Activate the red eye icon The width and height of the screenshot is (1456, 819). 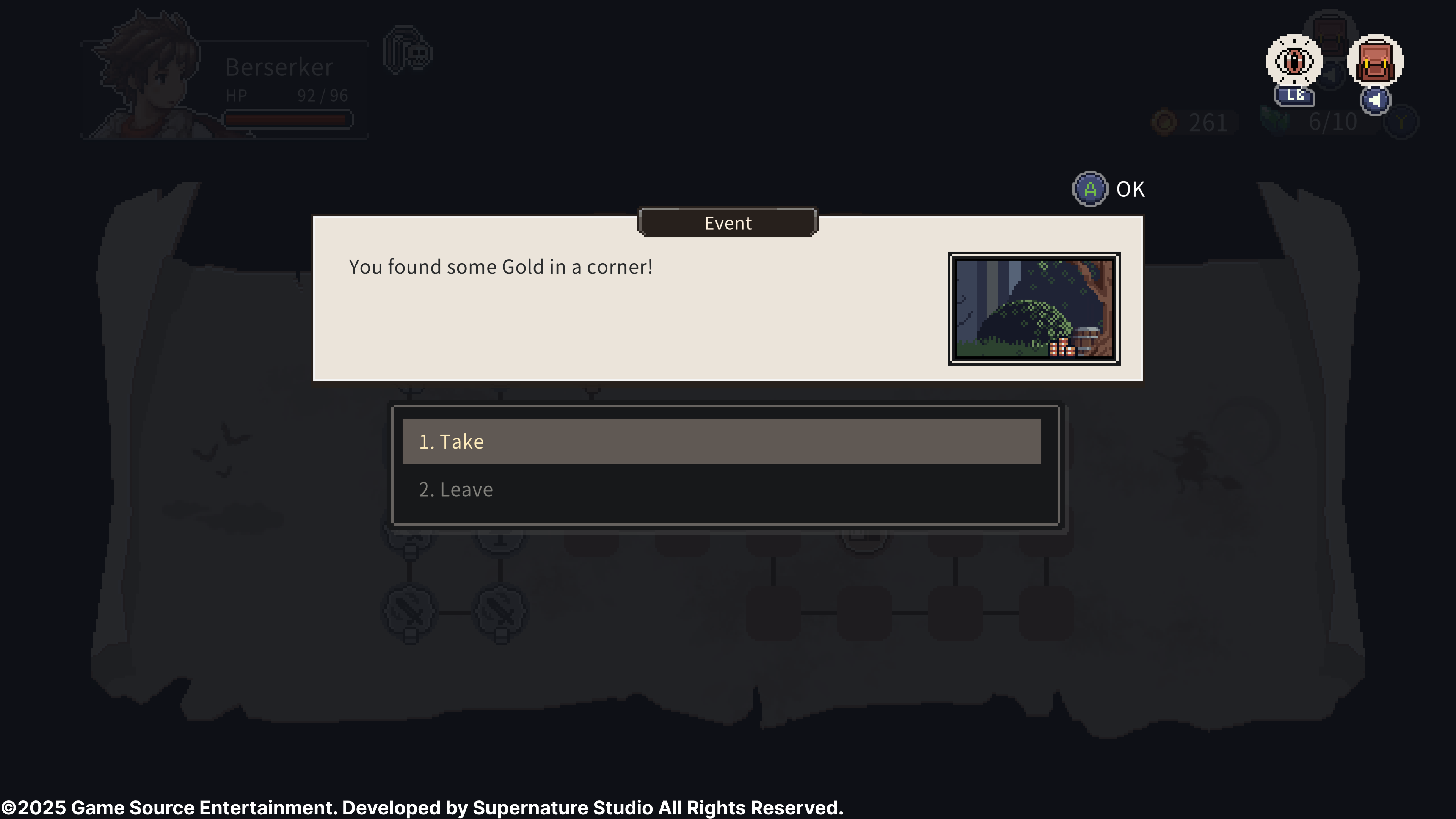pos(1294,61)
